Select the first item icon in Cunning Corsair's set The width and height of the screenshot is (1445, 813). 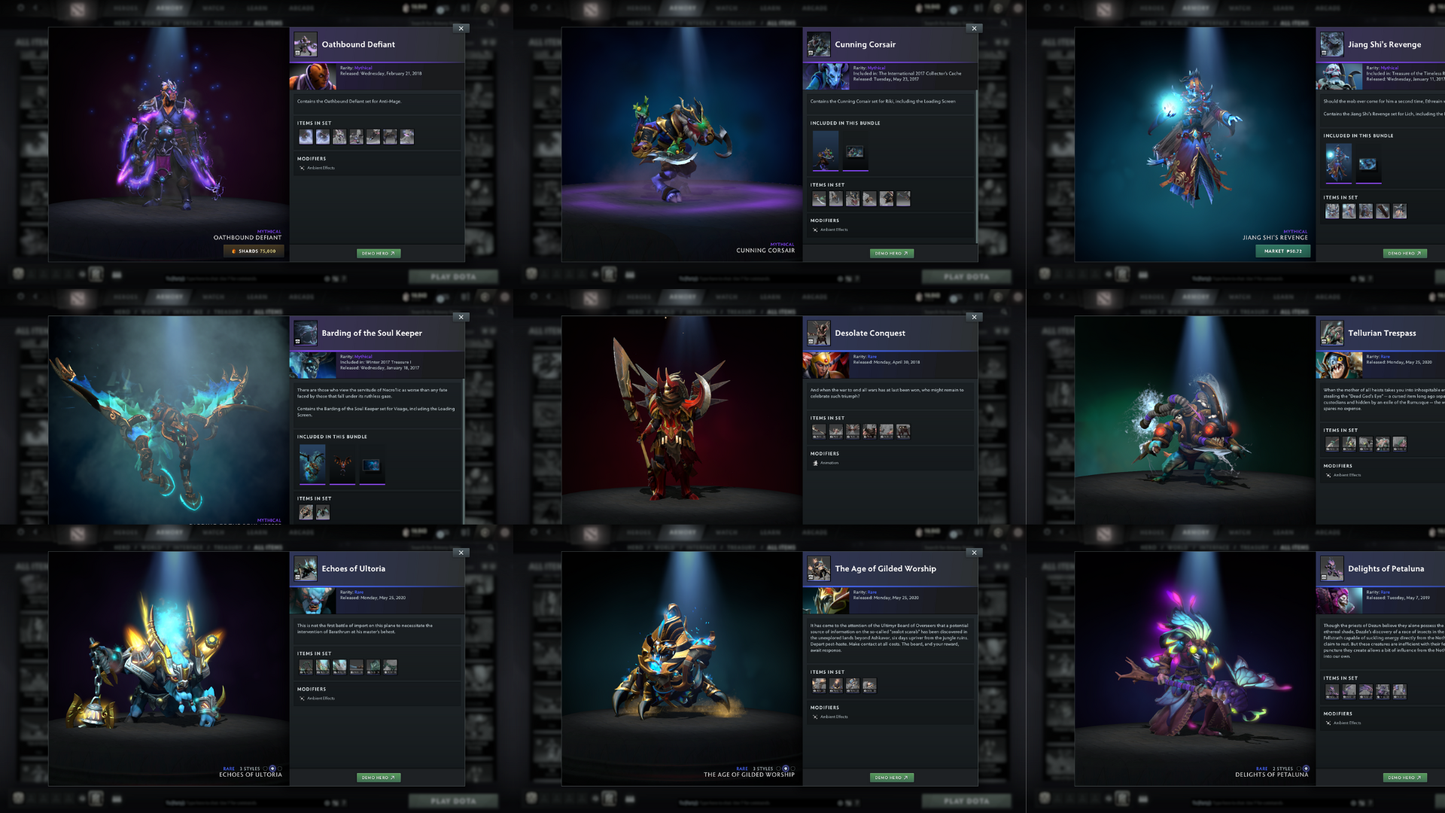818,198
